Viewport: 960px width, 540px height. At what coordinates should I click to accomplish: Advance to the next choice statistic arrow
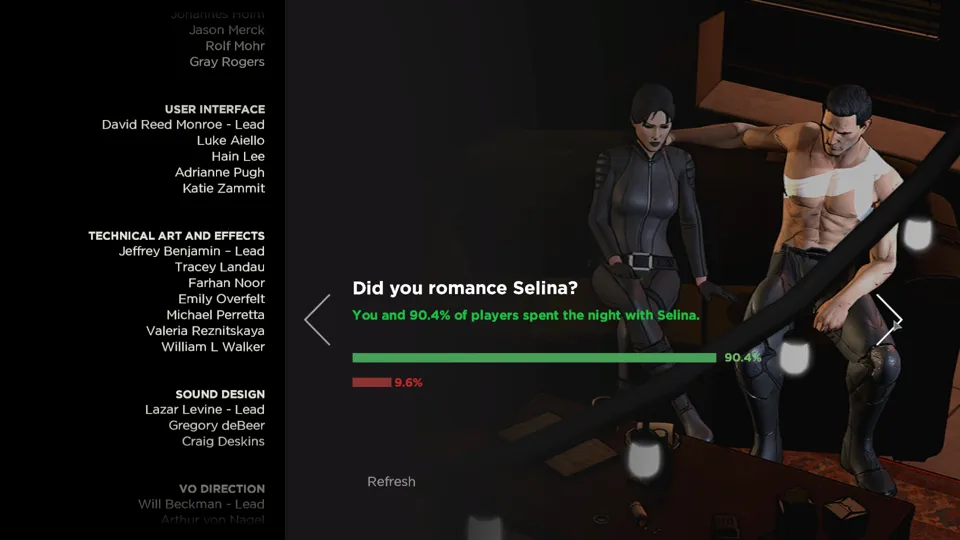[x=888, y=320]
